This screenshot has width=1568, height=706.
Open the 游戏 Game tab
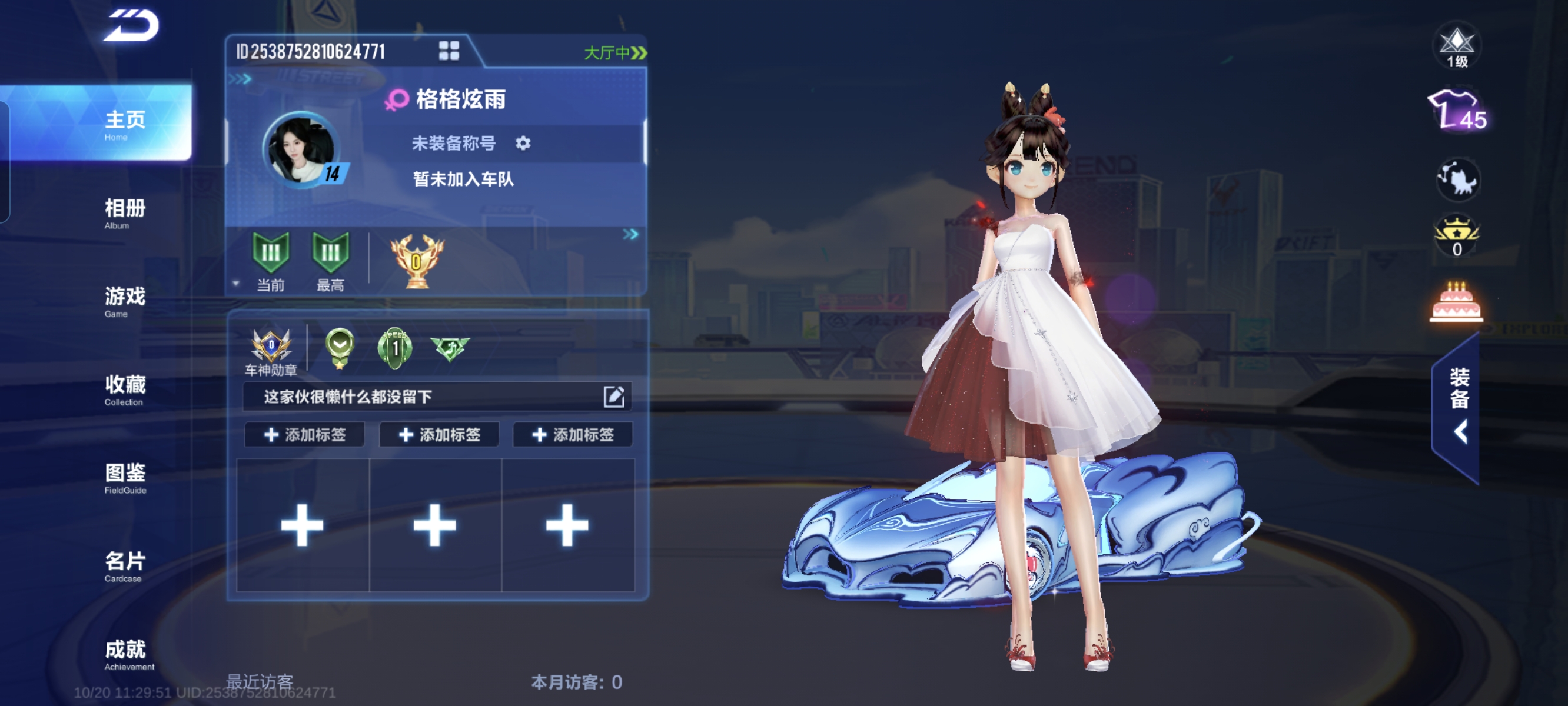(x=125, y=301)
